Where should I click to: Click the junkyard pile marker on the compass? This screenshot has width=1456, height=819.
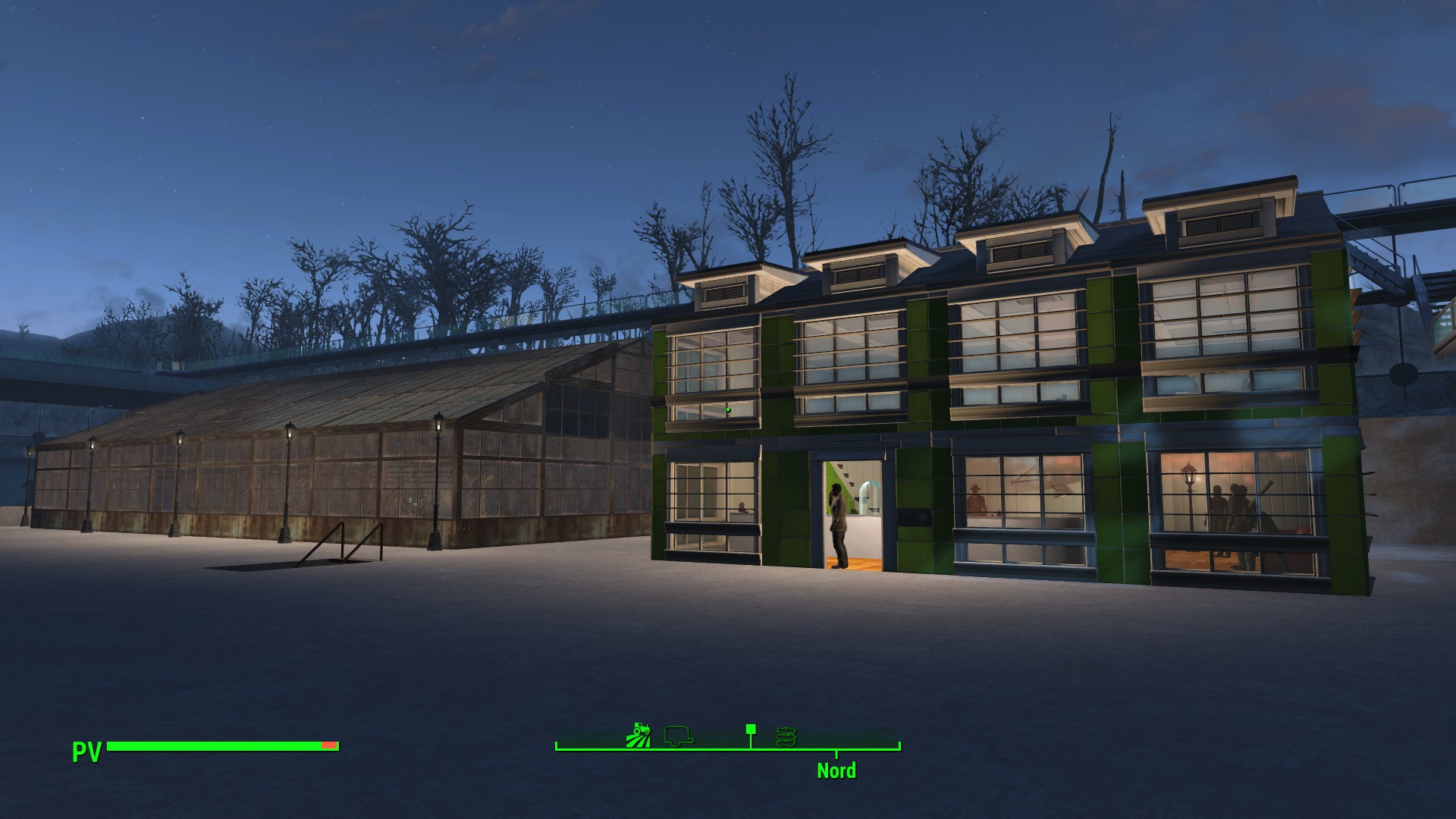click(x=786, y=736)
